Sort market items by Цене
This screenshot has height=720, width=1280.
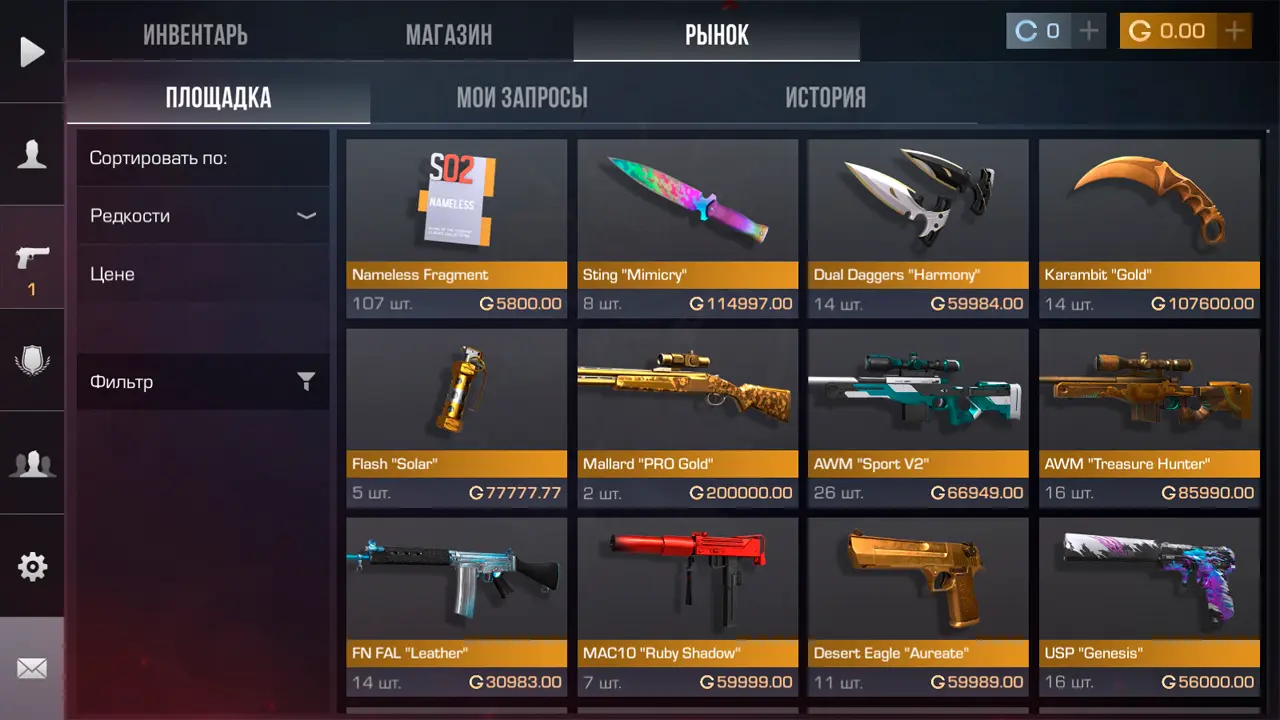[x=202, y=274]
